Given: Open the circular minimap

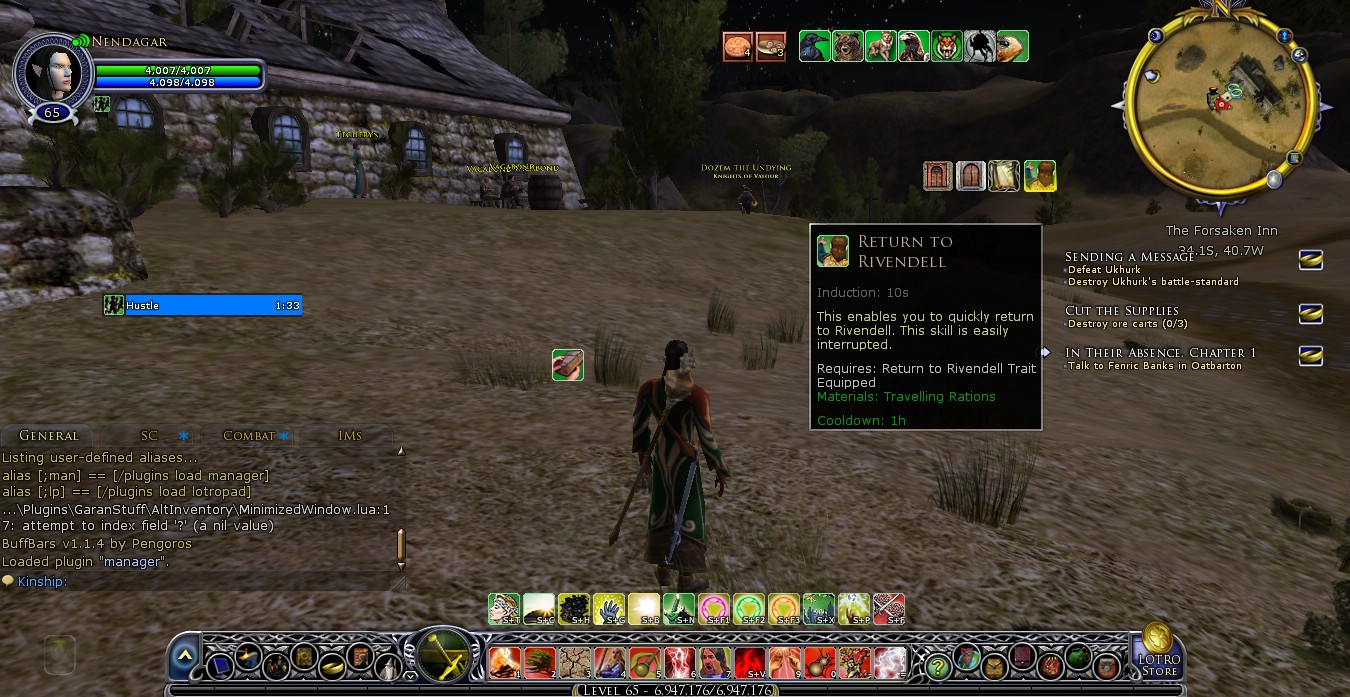Looking at the screenshot, I should tap(1219, 102).
